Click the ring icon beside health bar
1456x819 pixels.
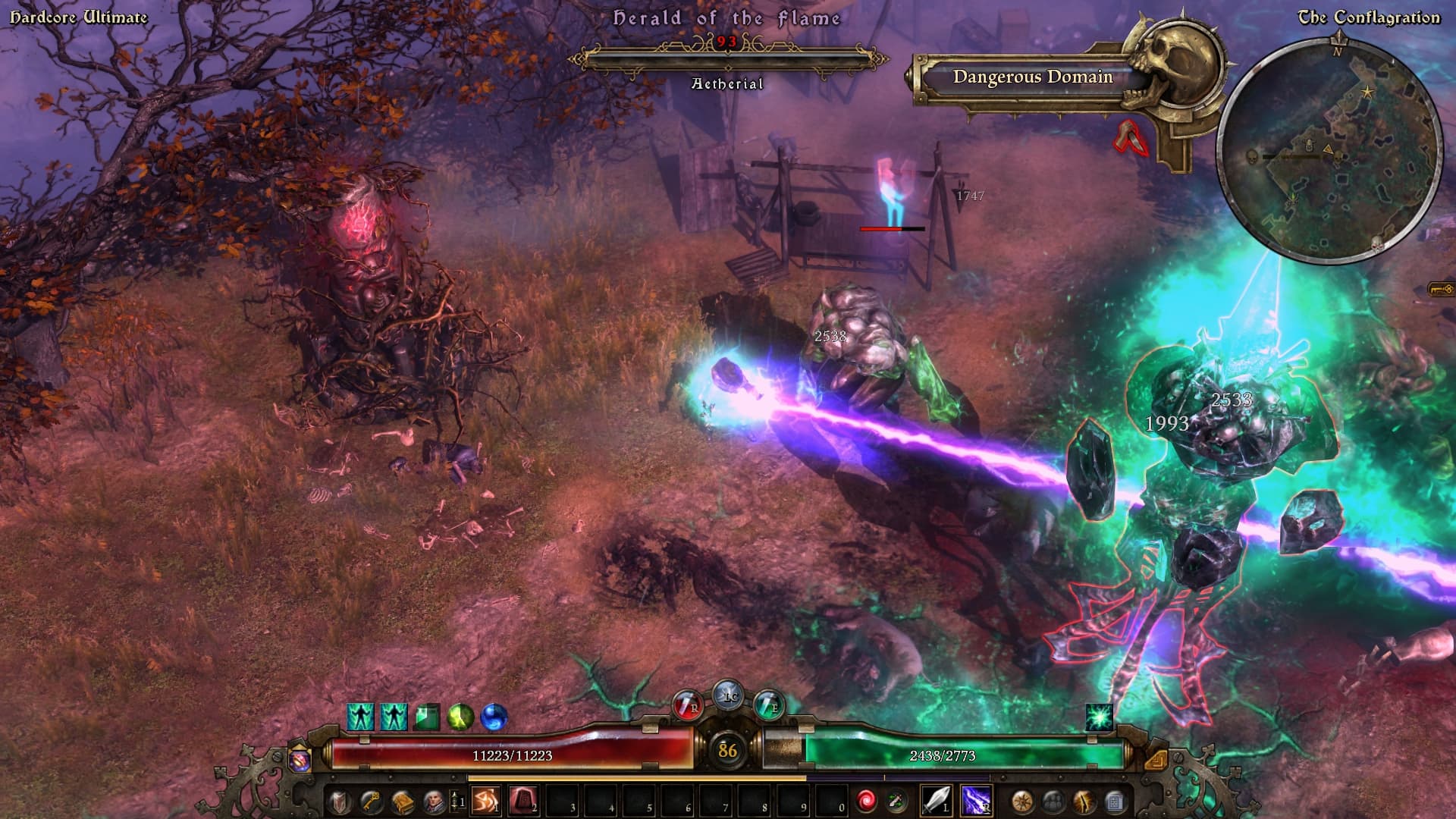pyautogui.click(x=300, y=759)
